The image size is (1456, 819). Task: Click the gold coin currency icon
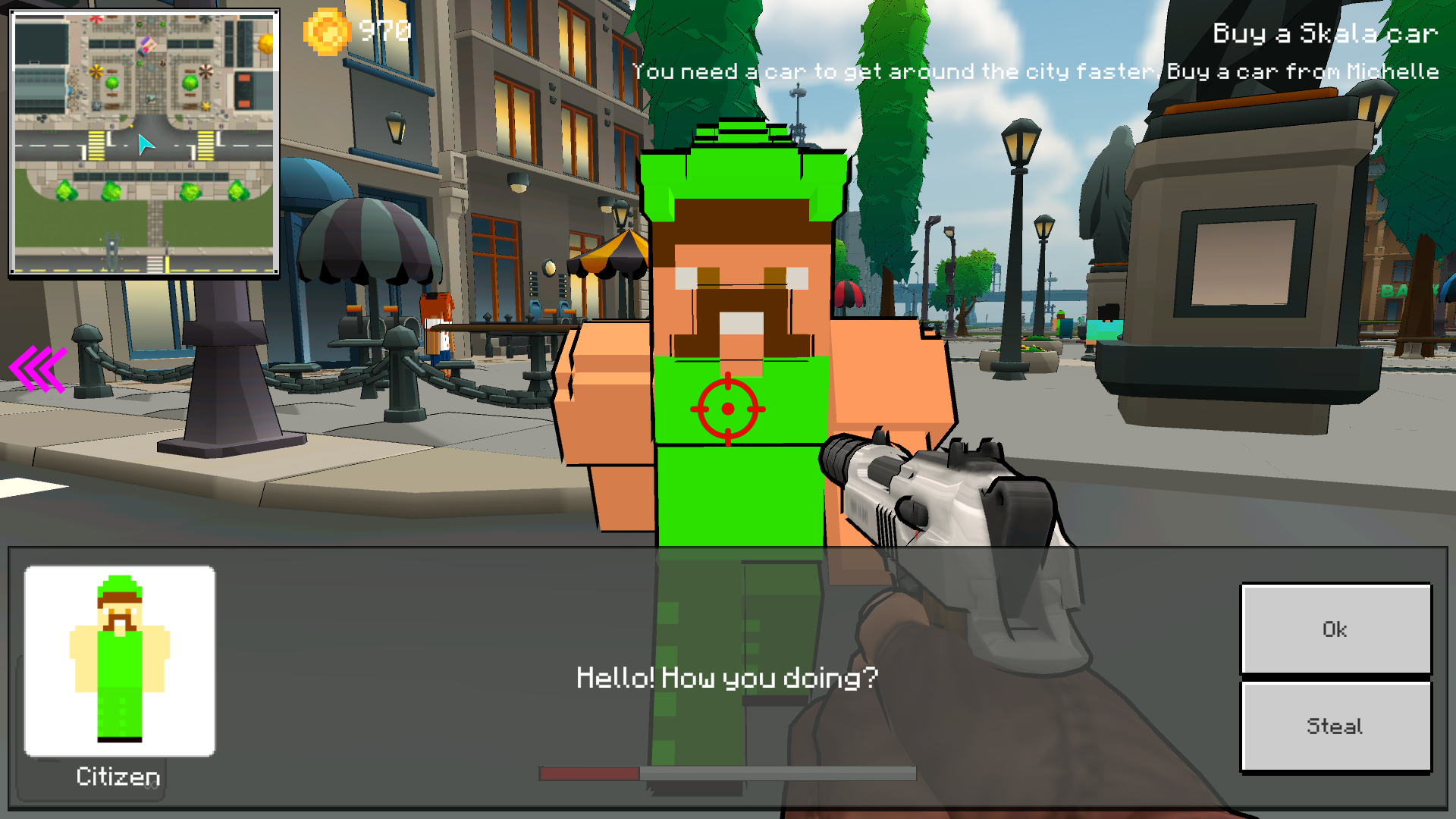click(326, 32)
